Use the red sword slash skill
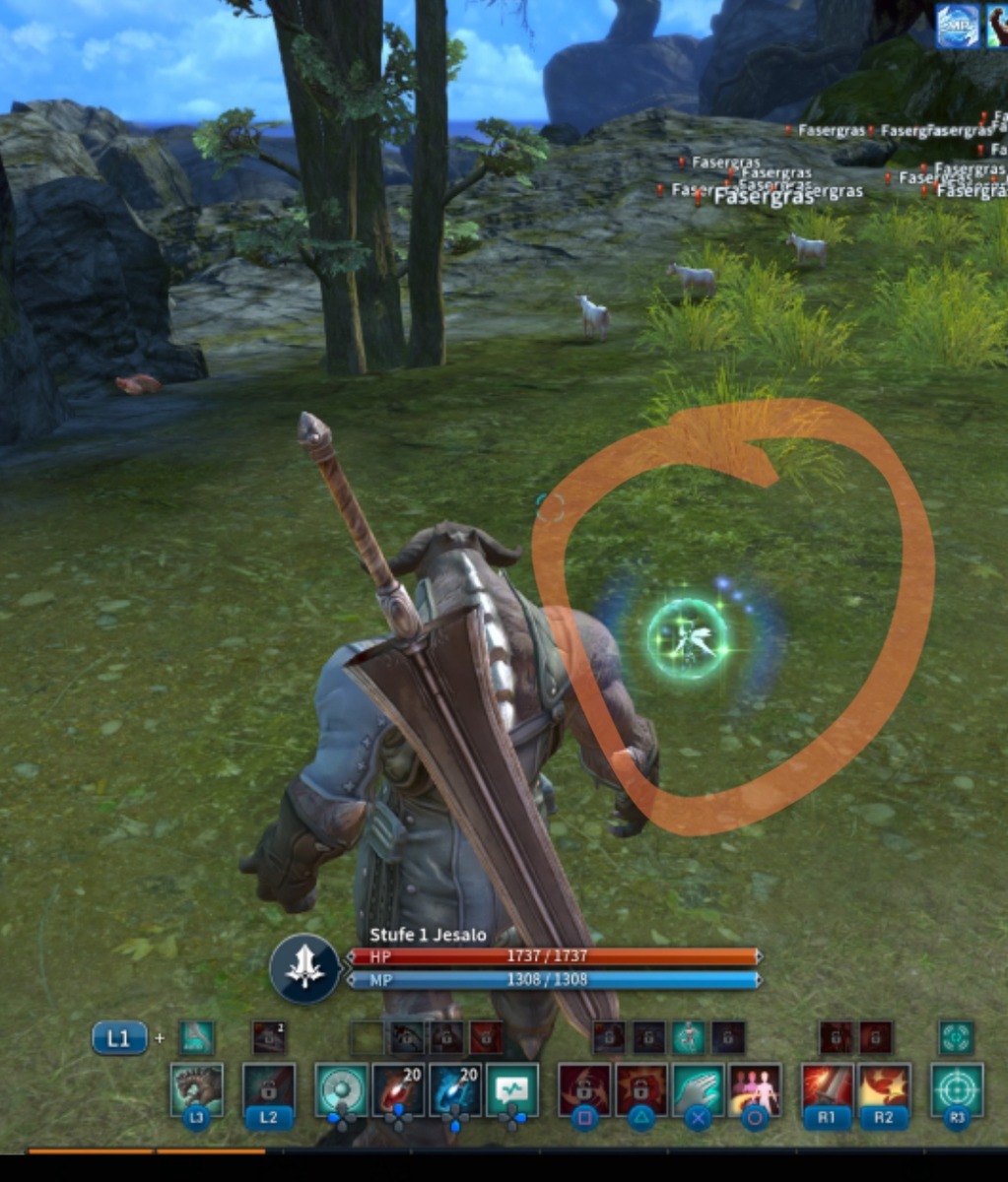 (826, 1087)
